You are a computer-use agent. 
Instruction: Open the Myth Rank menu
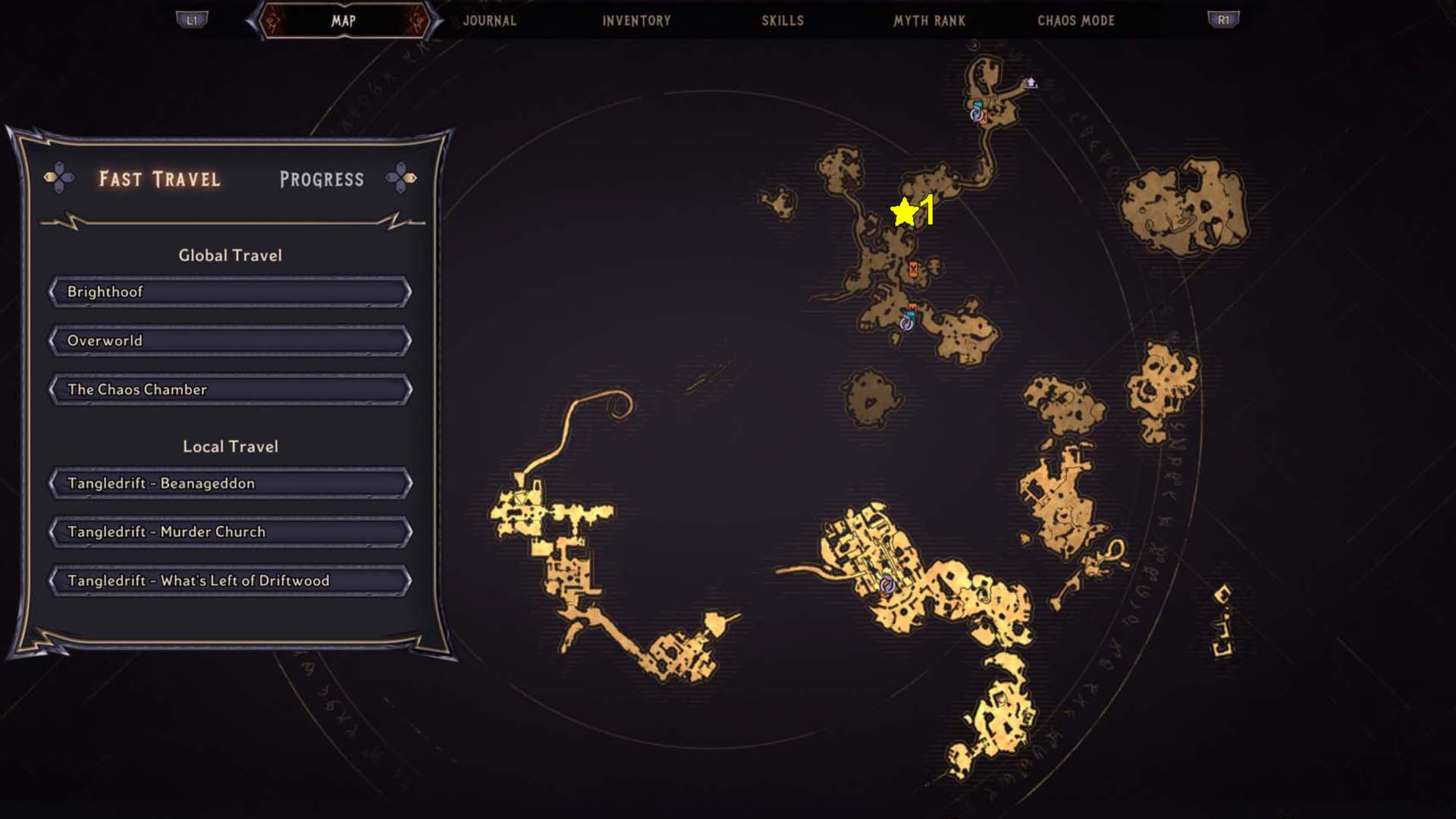point(928,20)
